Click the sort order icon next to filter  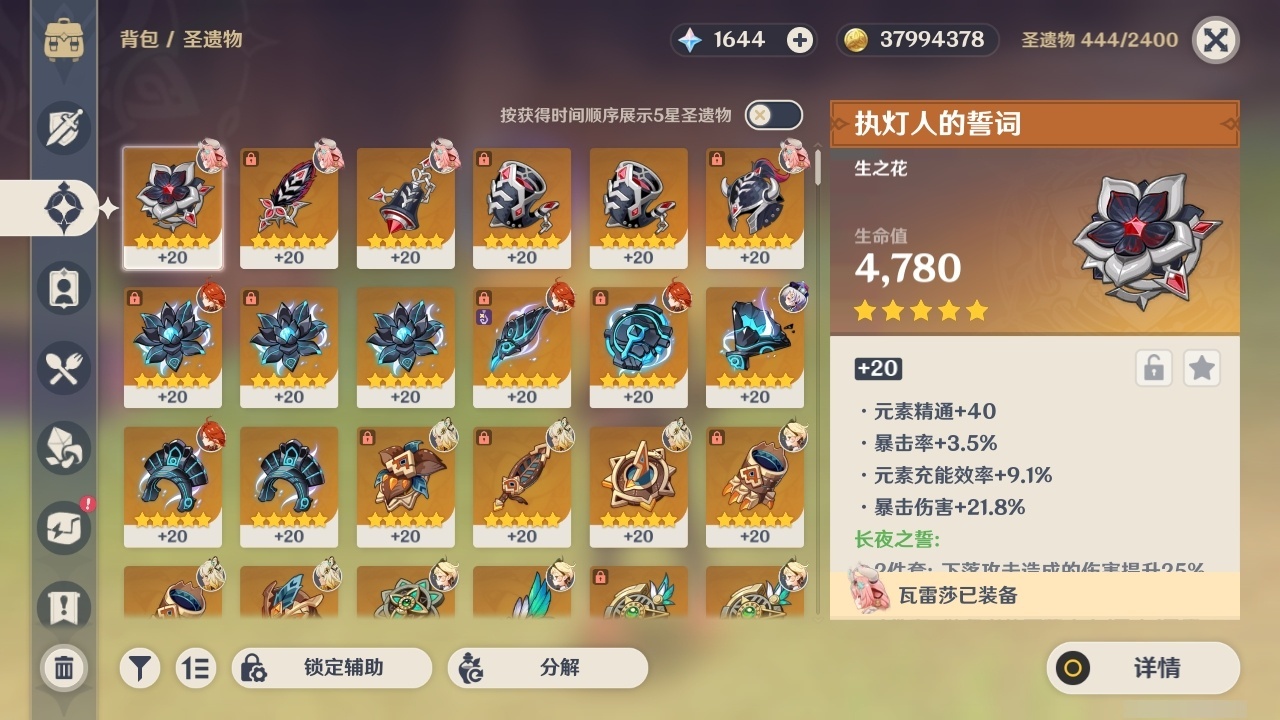196,668
